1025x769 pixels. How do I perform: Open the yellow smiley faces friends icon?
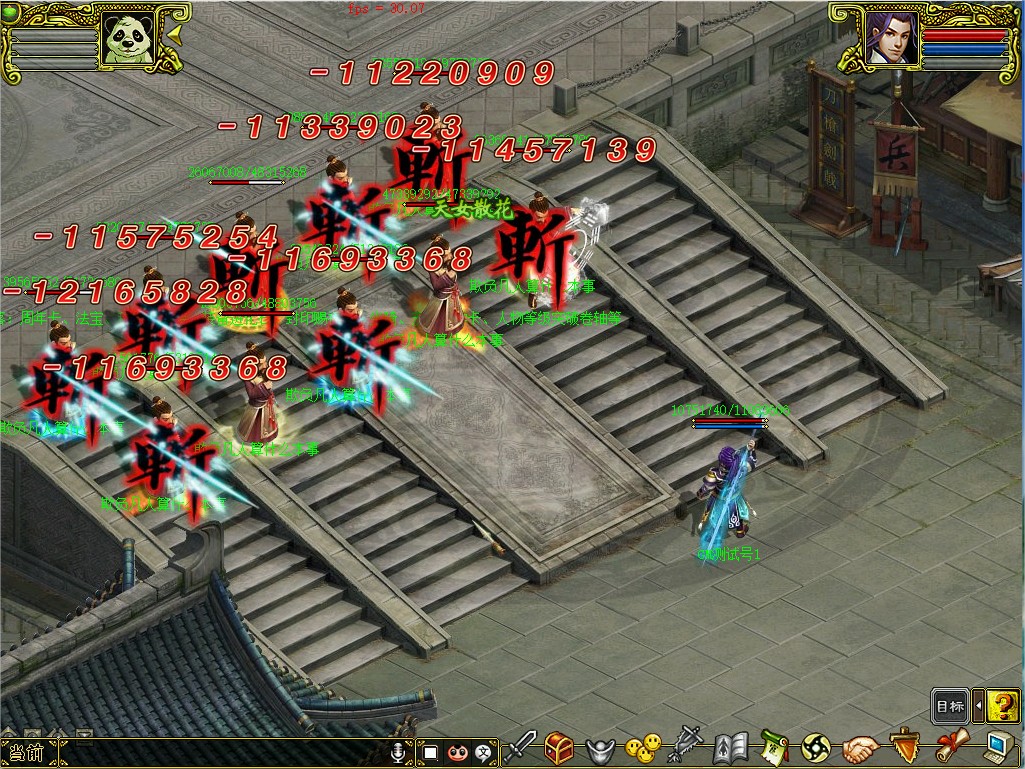pyautogui.click(x=643, y=746)
